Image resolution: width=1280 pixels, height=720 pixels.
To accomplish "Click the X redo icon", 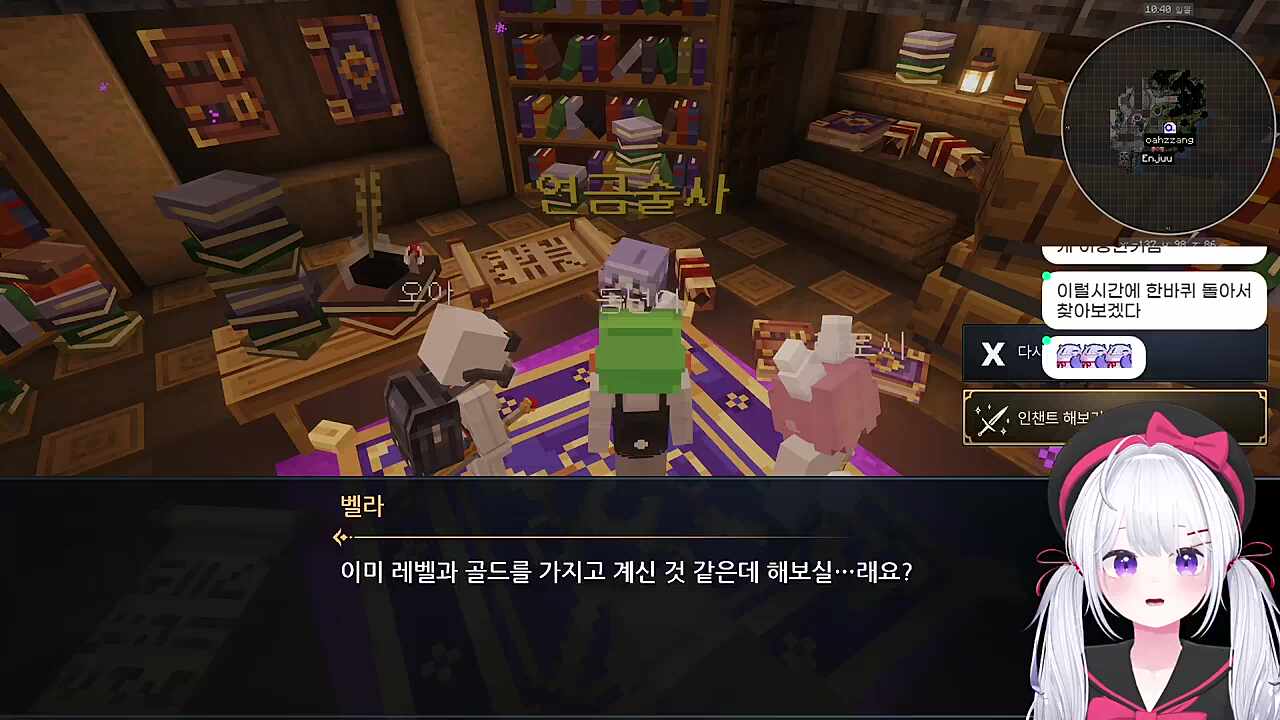I will [992, 351].
